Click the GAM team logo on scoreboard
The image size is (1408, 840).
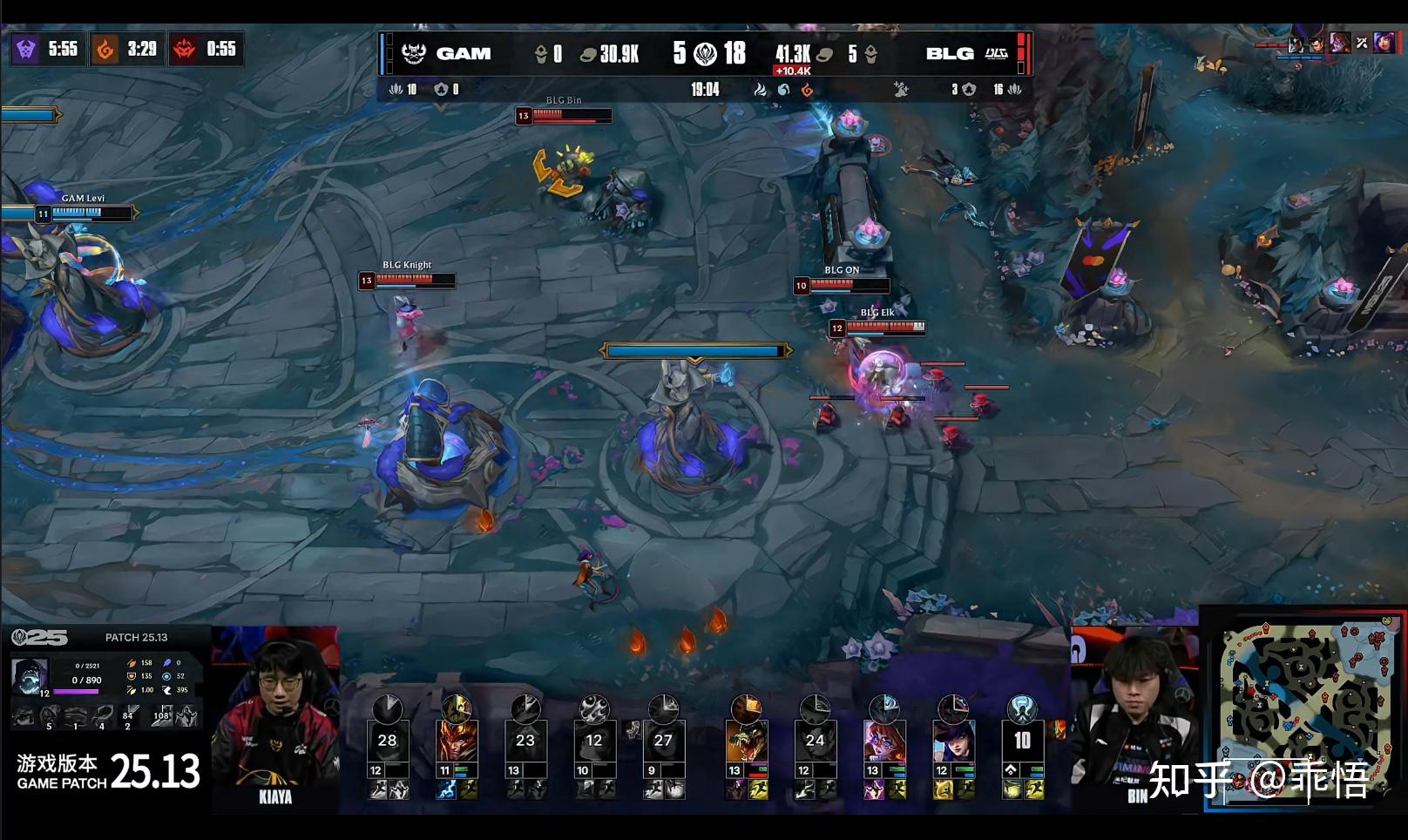(x=414, y=53)
